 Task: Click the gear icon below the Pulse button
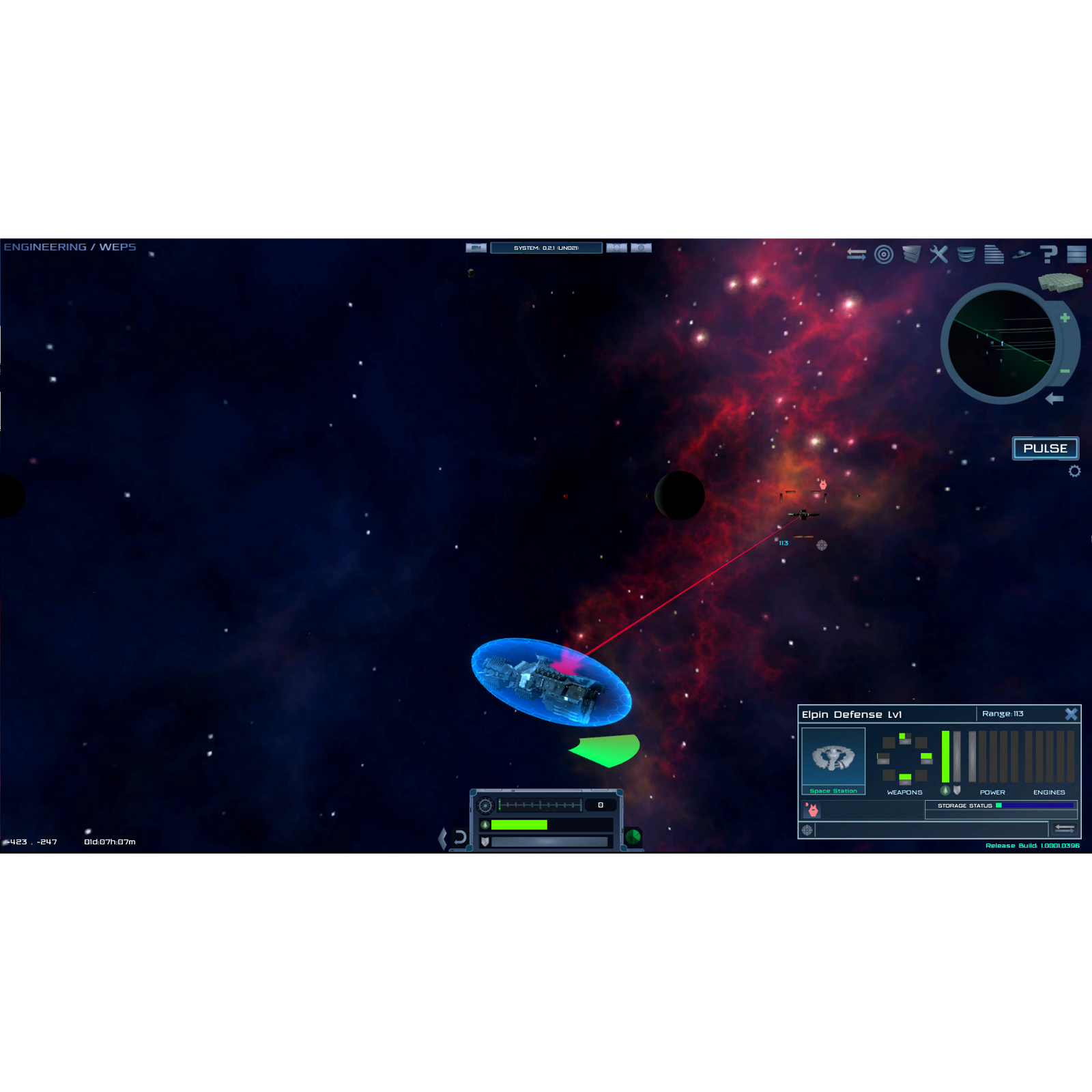coord(1074,471)
